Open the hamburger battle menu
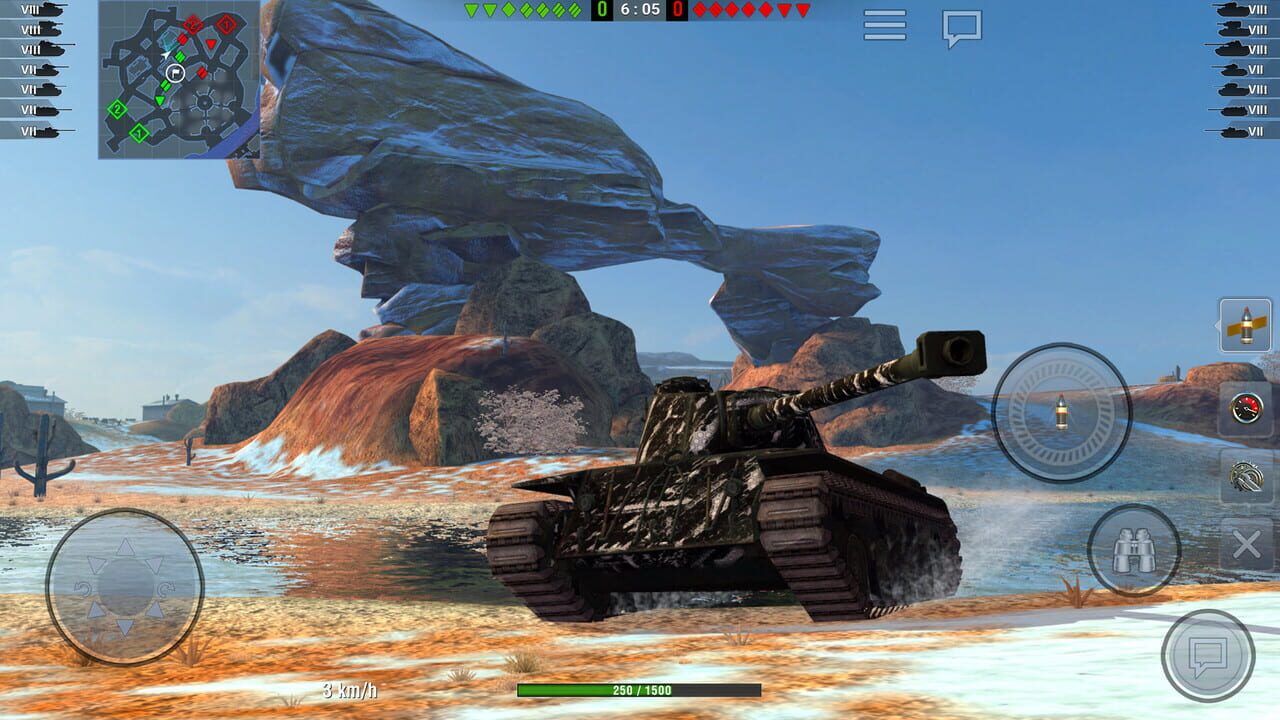1280x720 pixels. [884, 26]
